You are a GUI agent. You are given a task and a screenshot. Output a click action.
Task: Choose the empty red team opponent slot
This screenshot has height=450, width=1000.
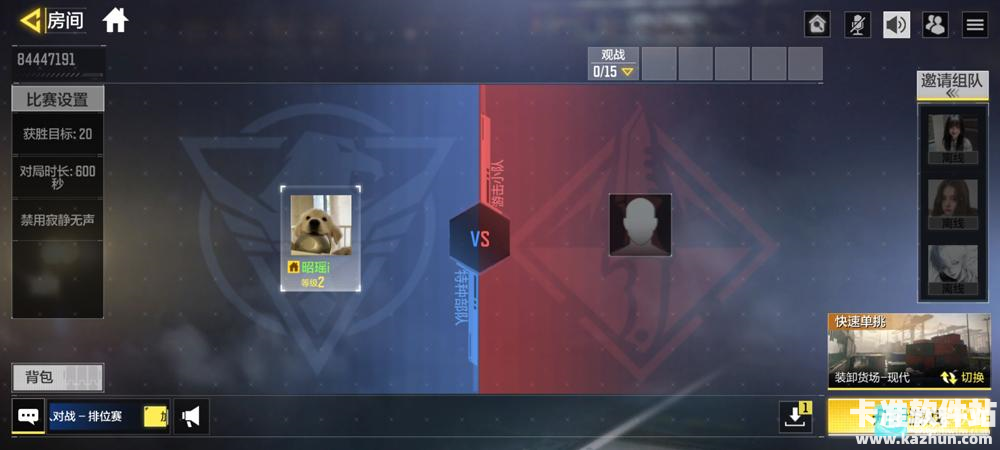[x=640, y=225]
